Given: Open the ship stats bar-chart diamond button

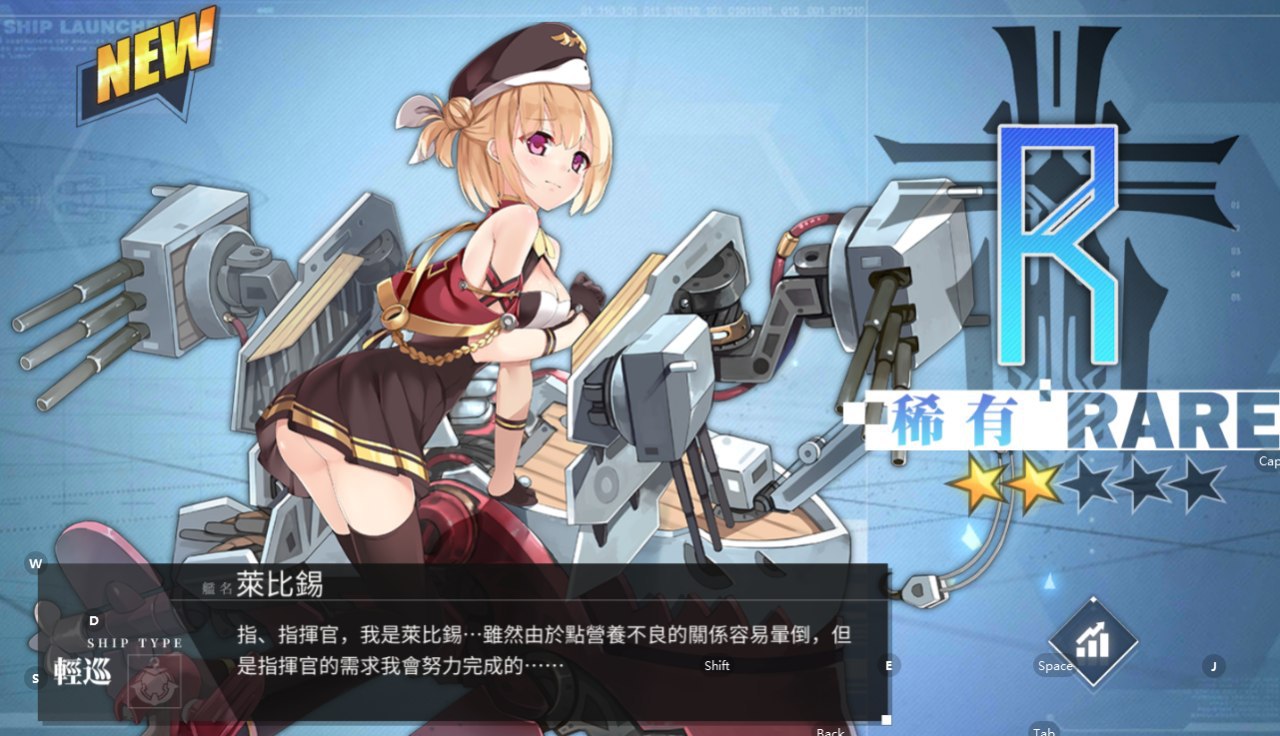Looking at the screenshot, I should pyautogui.click(x=1094, y=642).
